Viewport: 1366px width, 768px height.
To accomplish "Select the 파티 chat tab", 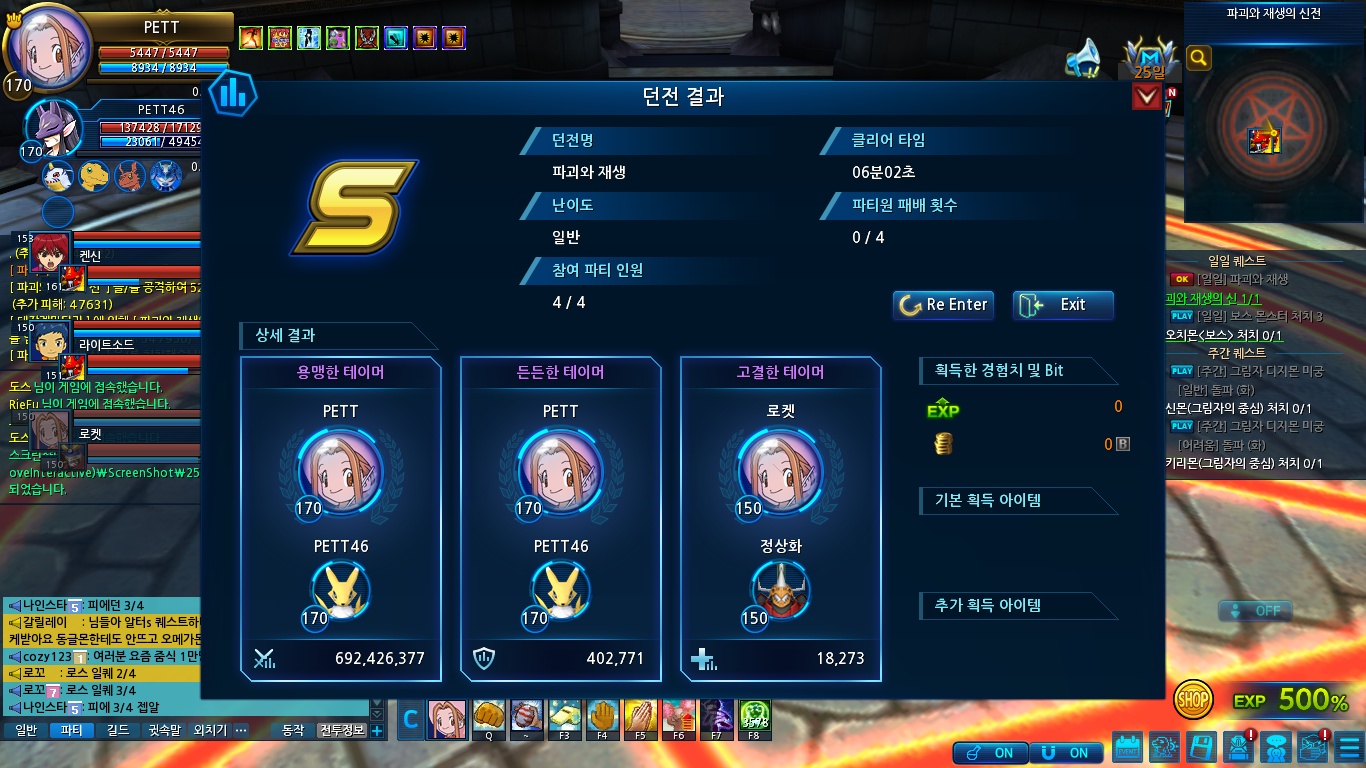I will pos(72,730).
